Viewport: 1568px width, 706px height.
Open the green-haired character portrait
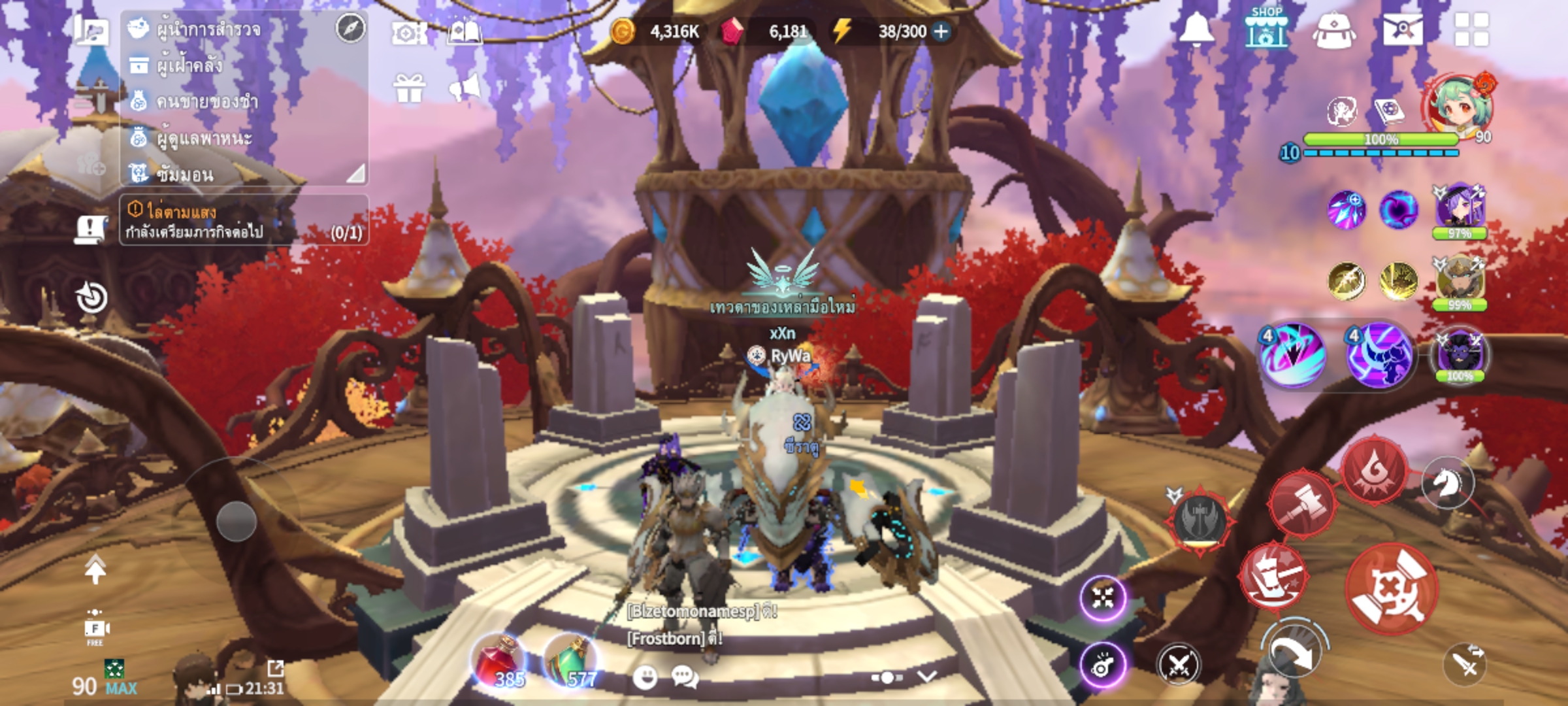coord(1460,108)
